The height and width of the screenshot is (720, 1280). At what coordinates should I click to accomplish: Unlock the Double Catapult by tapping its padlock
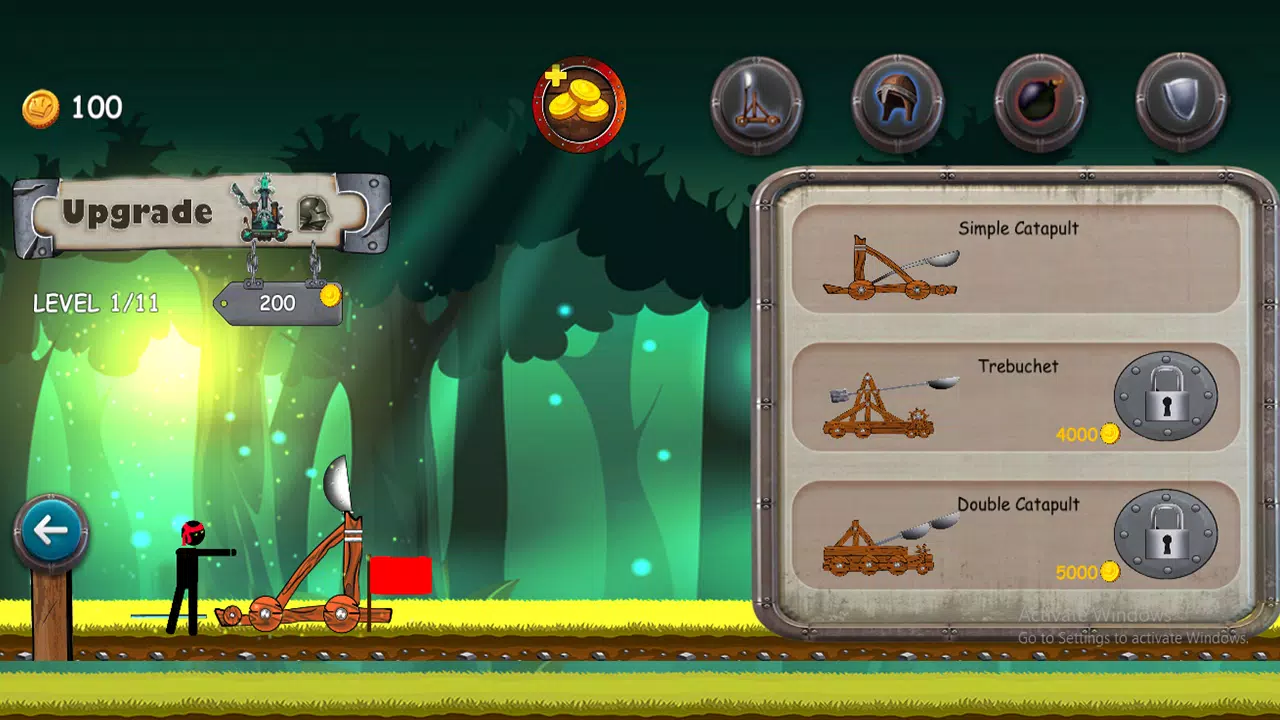(x=1169, y=534)
